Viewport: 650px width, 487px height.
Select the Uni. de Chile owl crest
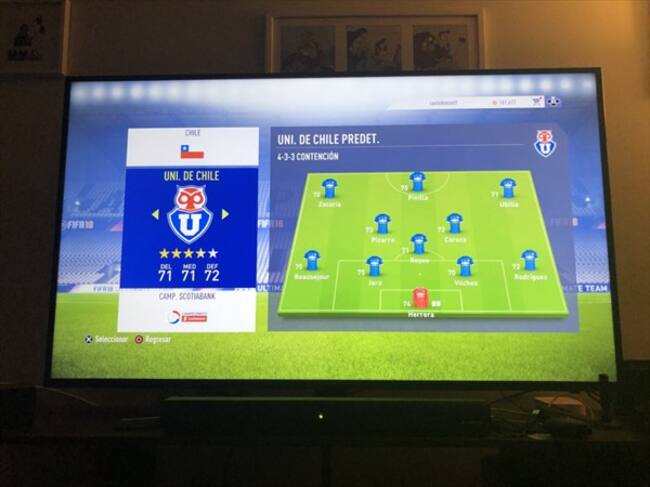190,214
